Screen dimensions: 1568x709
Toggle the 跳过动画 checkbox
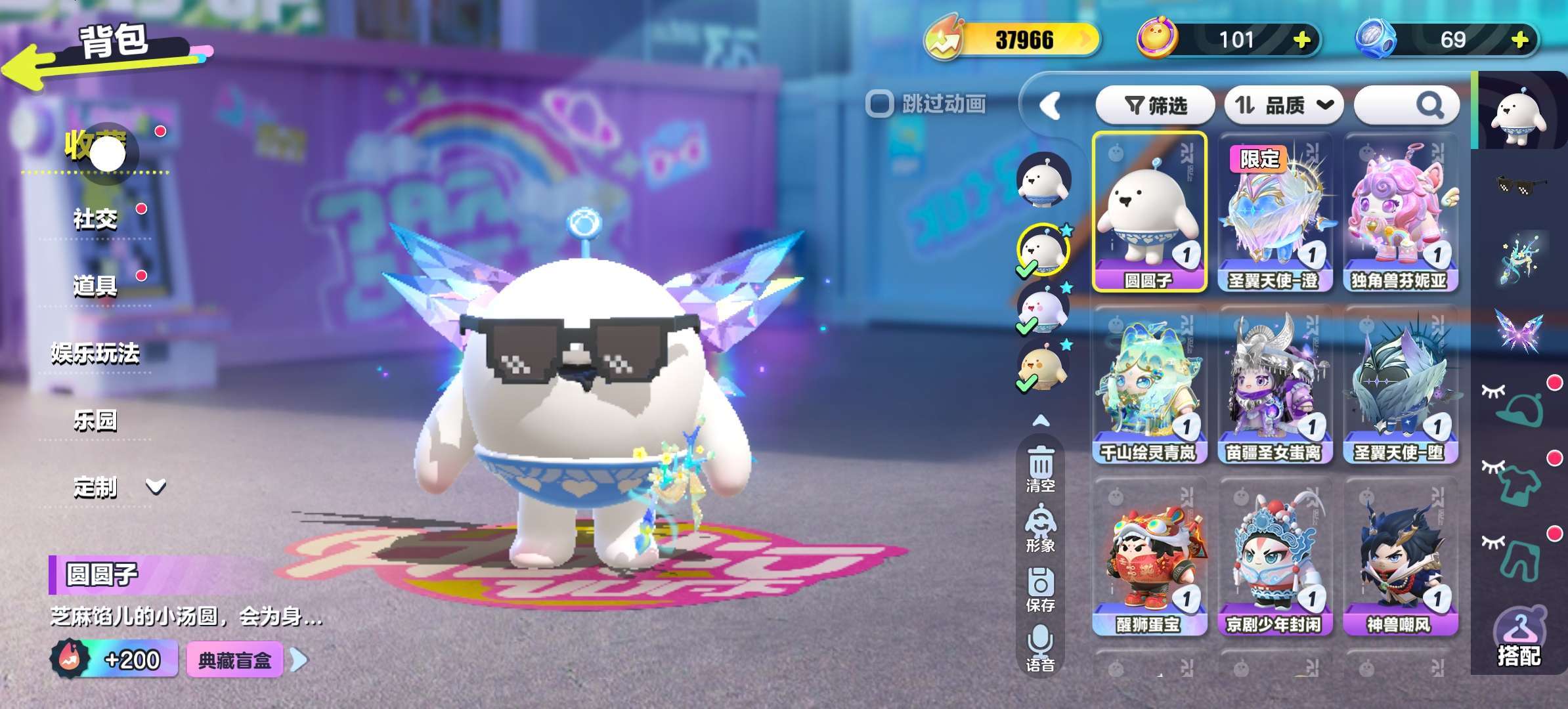coord(880,104)
